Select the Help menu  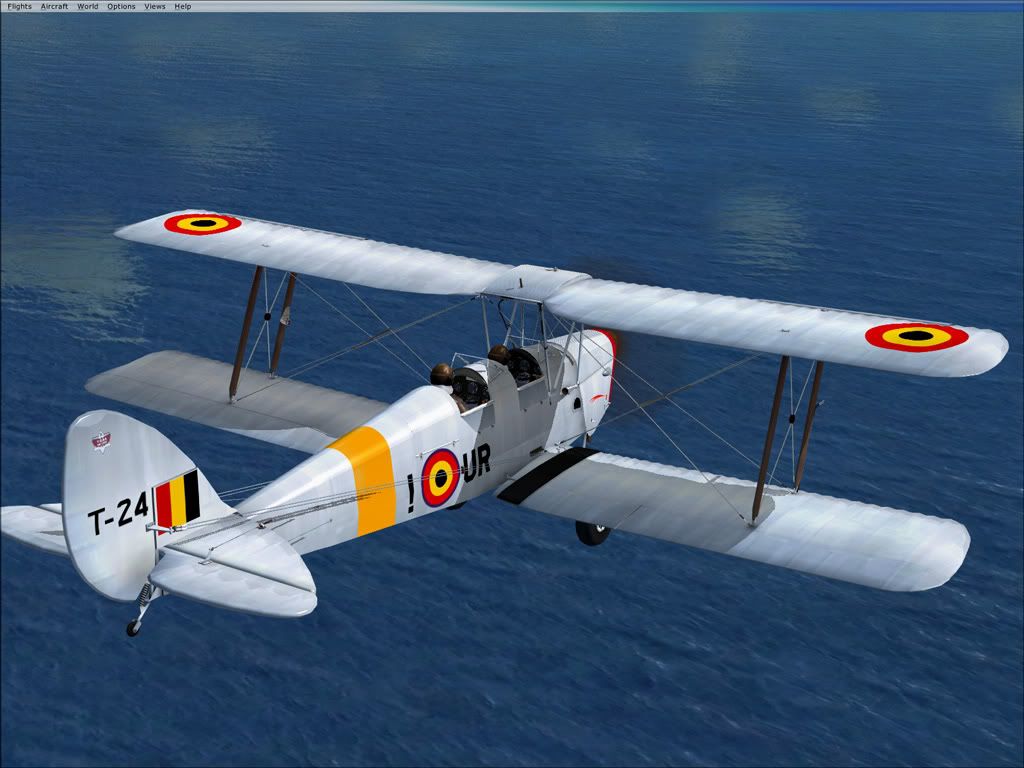pos(183,6)
